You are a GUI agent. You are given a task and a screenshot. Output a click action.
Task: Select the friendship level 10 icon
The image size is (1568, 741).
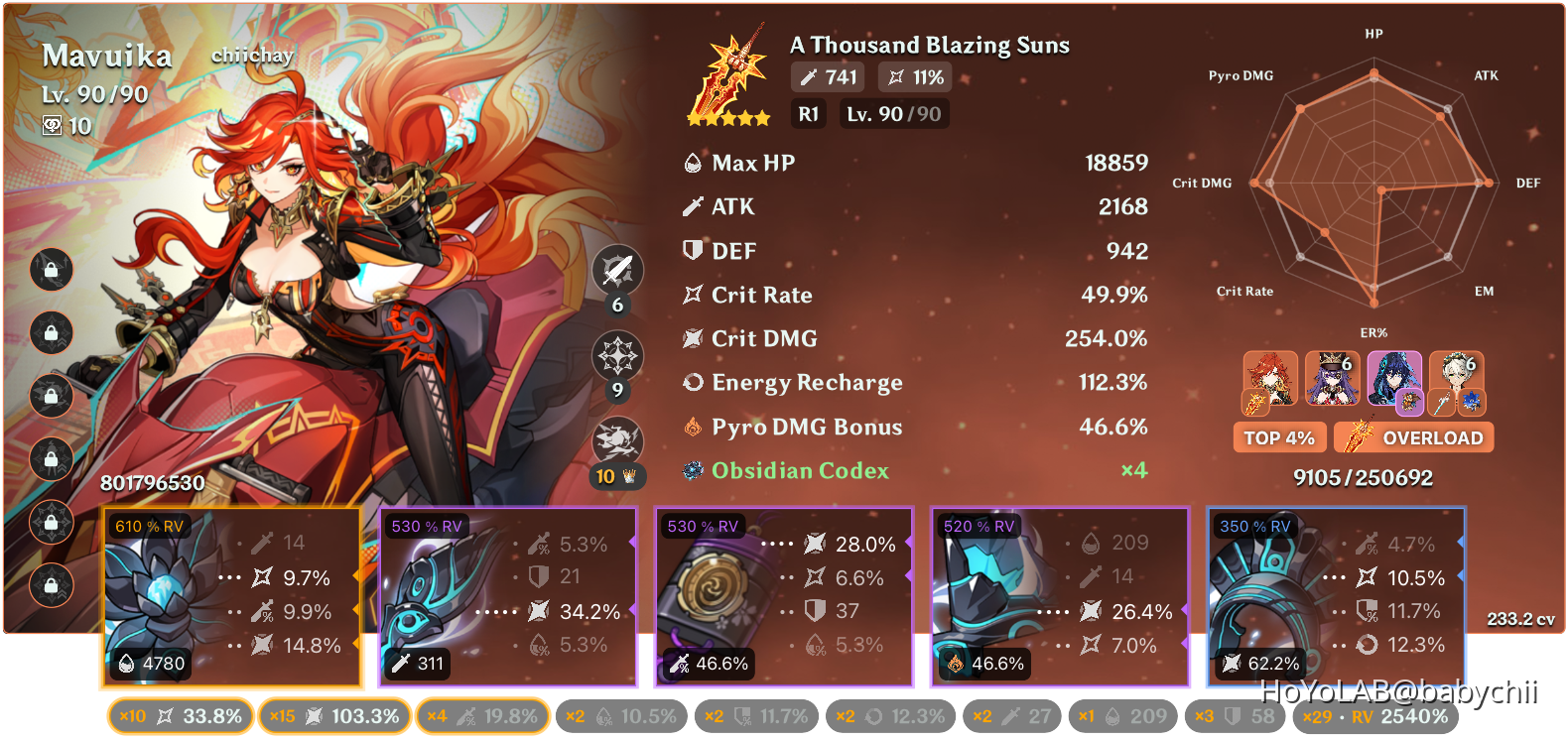click(55, 126)
